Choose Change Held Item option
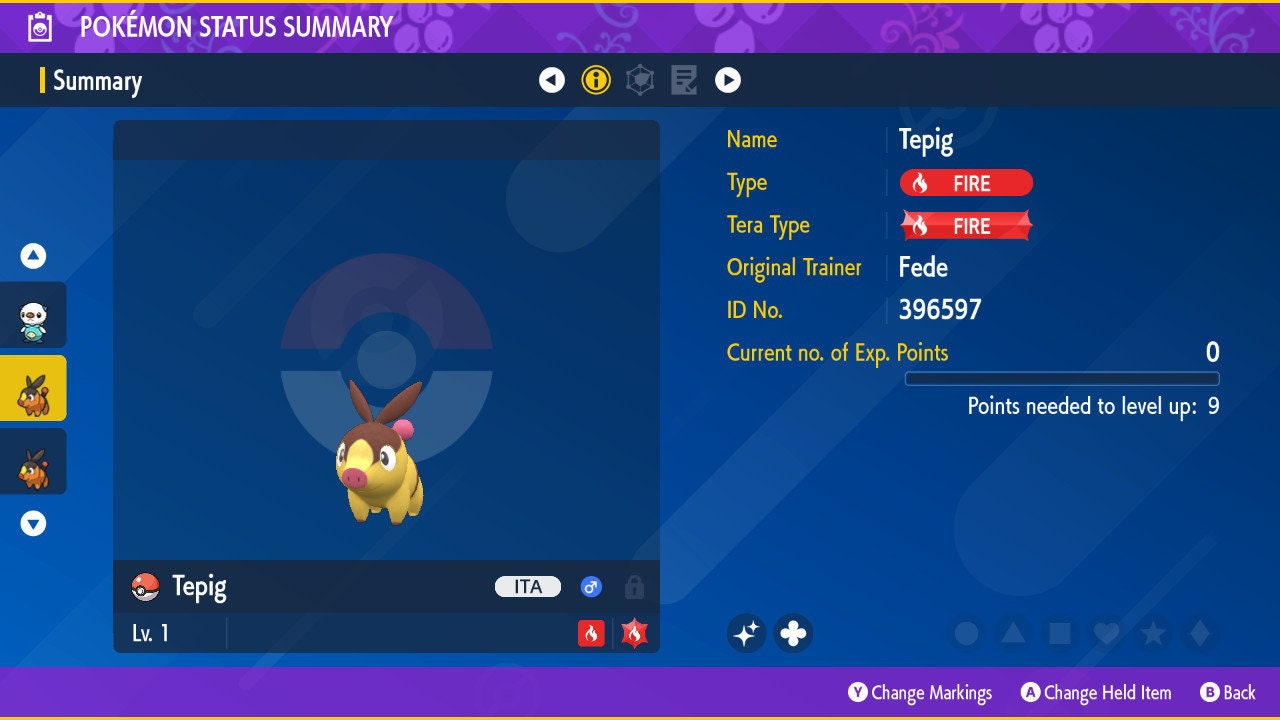This screenshot has width=1280, height=720. point(1096,693)
